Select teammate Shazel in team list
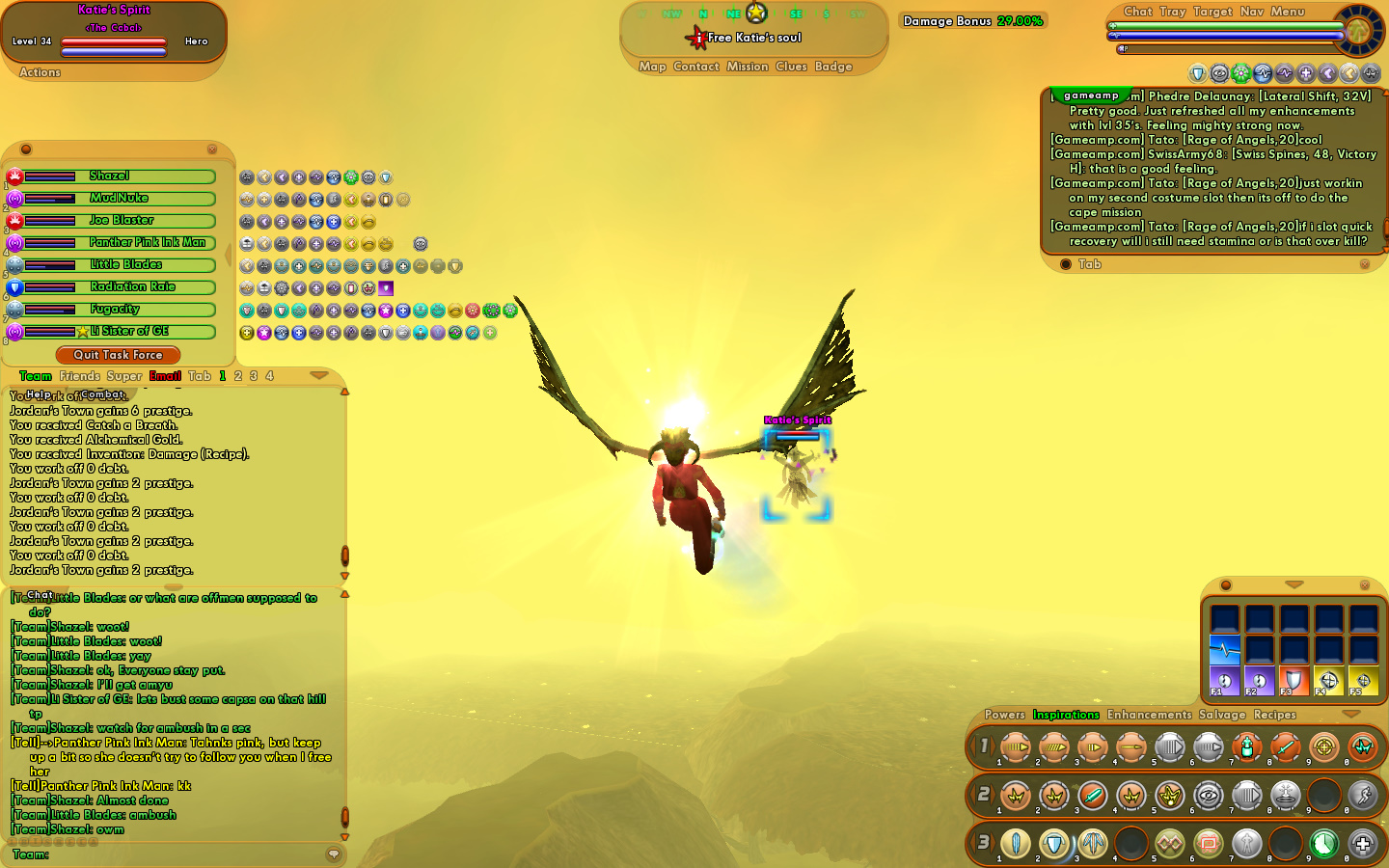Viewport: 1389px width, 868px height. pyautogui.click(x=109, y=176)
